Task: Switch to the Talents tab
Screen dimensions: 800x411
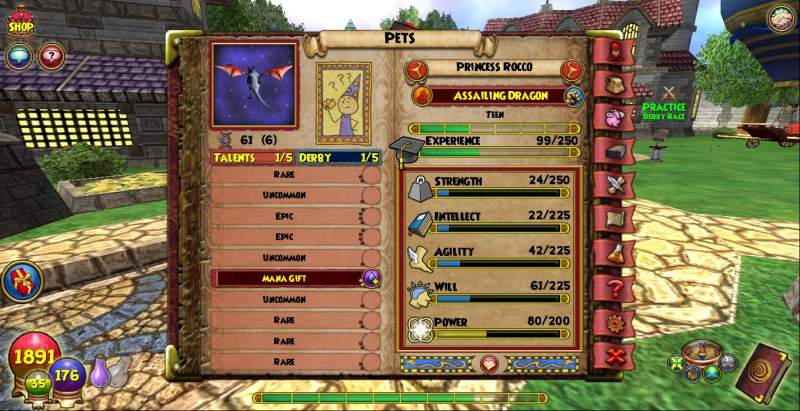Action: coord(253,157)
